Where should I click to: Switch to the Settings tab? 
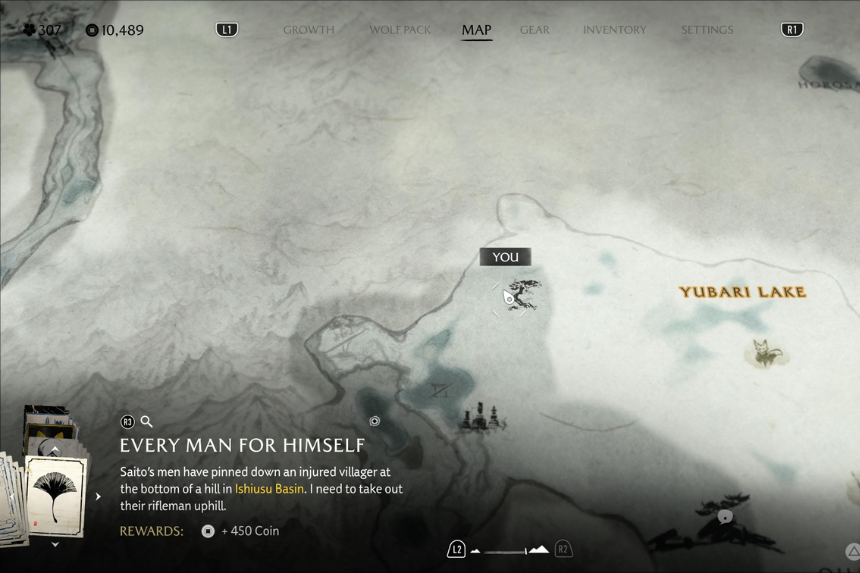[x=708, y=30]
